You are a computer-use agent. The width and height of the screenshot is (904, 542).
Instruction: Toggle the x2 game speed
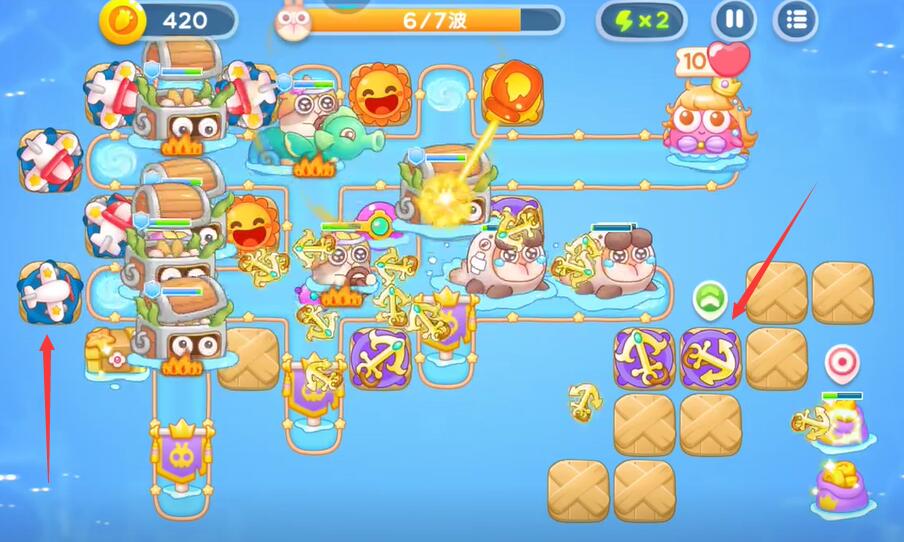coord(641,20)
